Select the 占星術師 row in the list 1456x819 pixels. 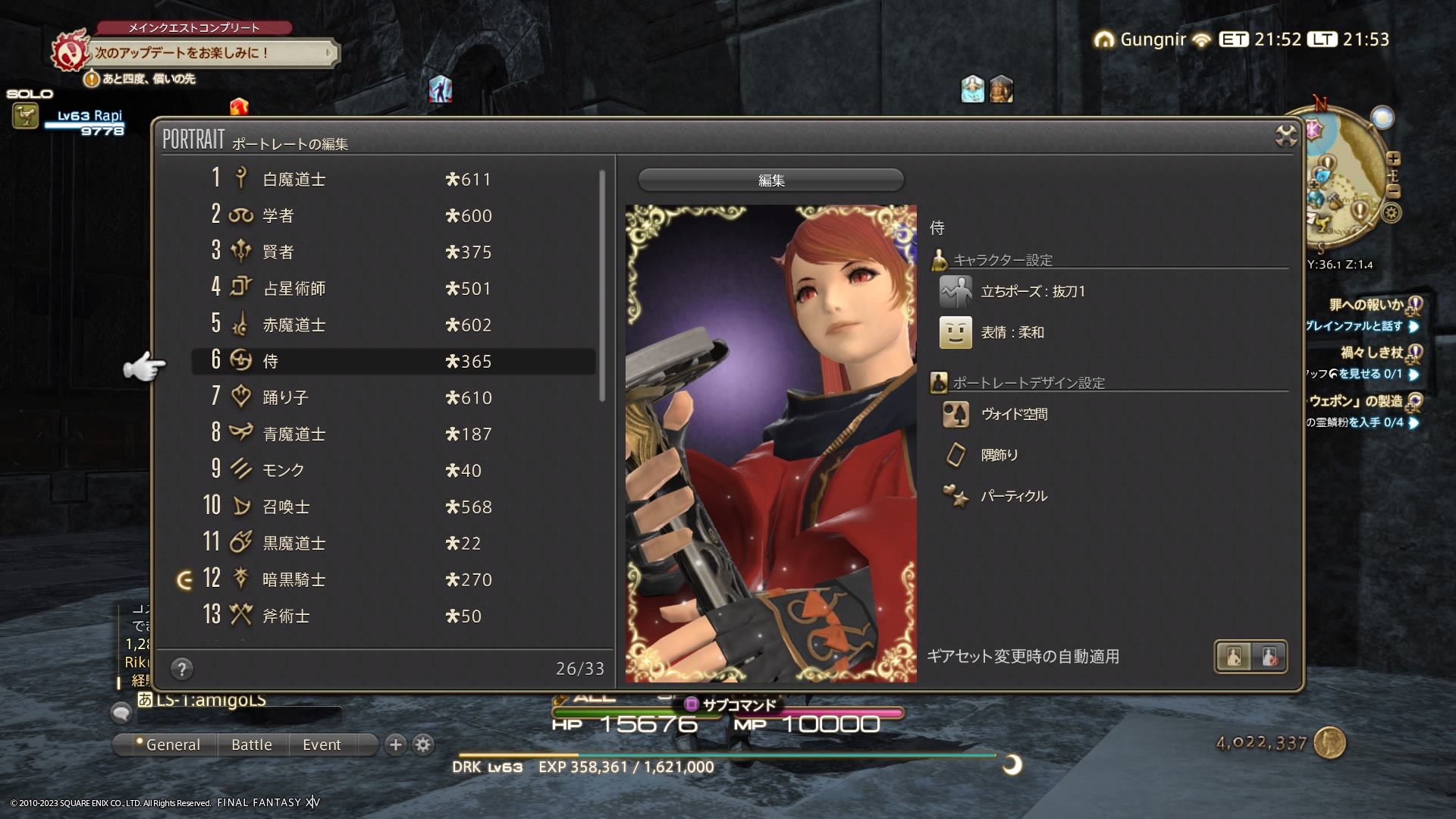click(392, 288)
